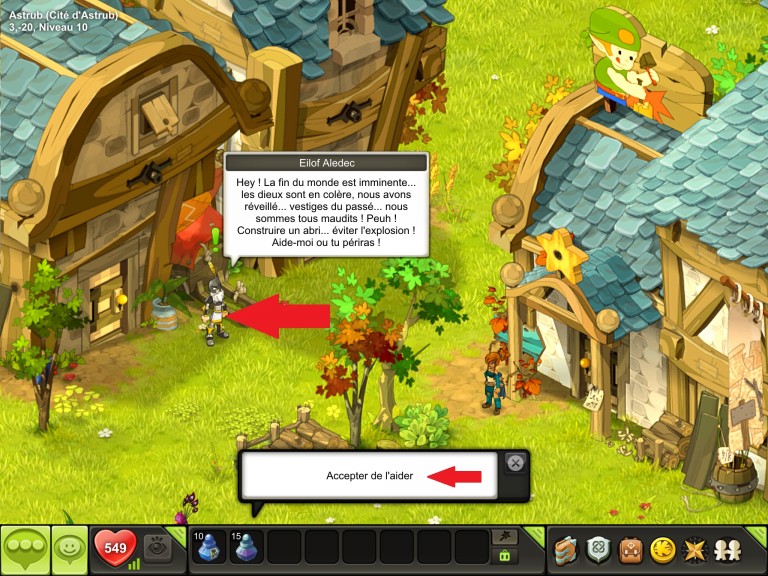This screenshot has height=576, width=768.
Task: Open the spellbook icon
Action: (568, 549)
